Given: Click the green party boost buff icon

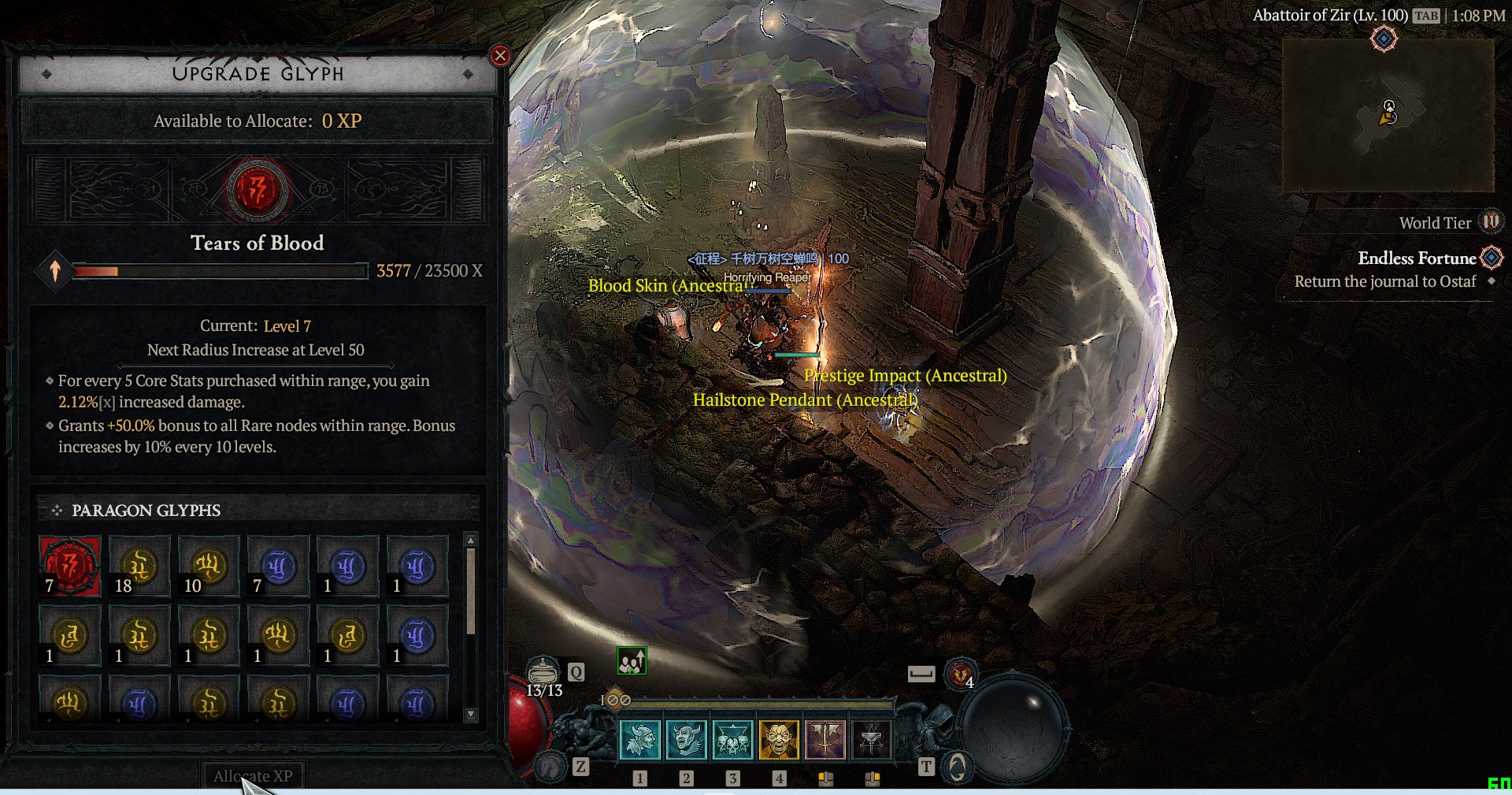Looking at the screenshot, I should (632, 662).
